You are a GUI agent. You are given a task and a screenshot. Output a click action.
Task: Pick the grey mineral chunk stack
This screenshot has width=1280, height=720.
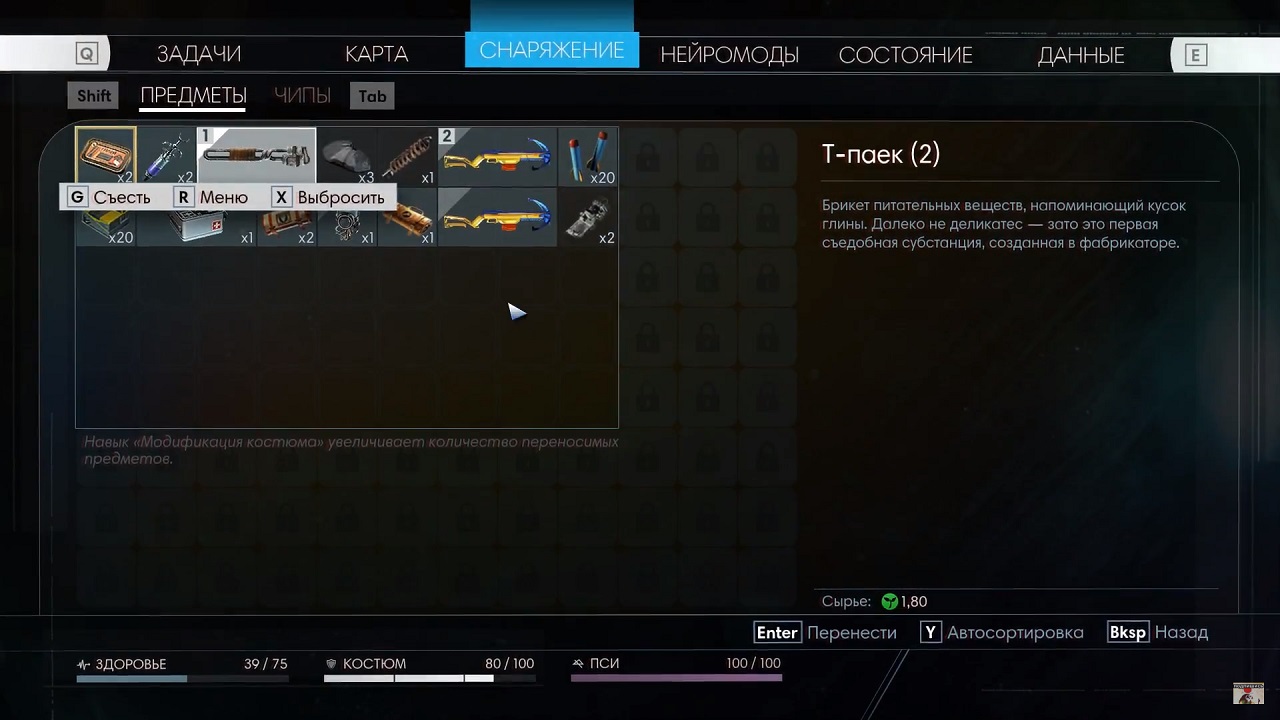pos(347,157)
